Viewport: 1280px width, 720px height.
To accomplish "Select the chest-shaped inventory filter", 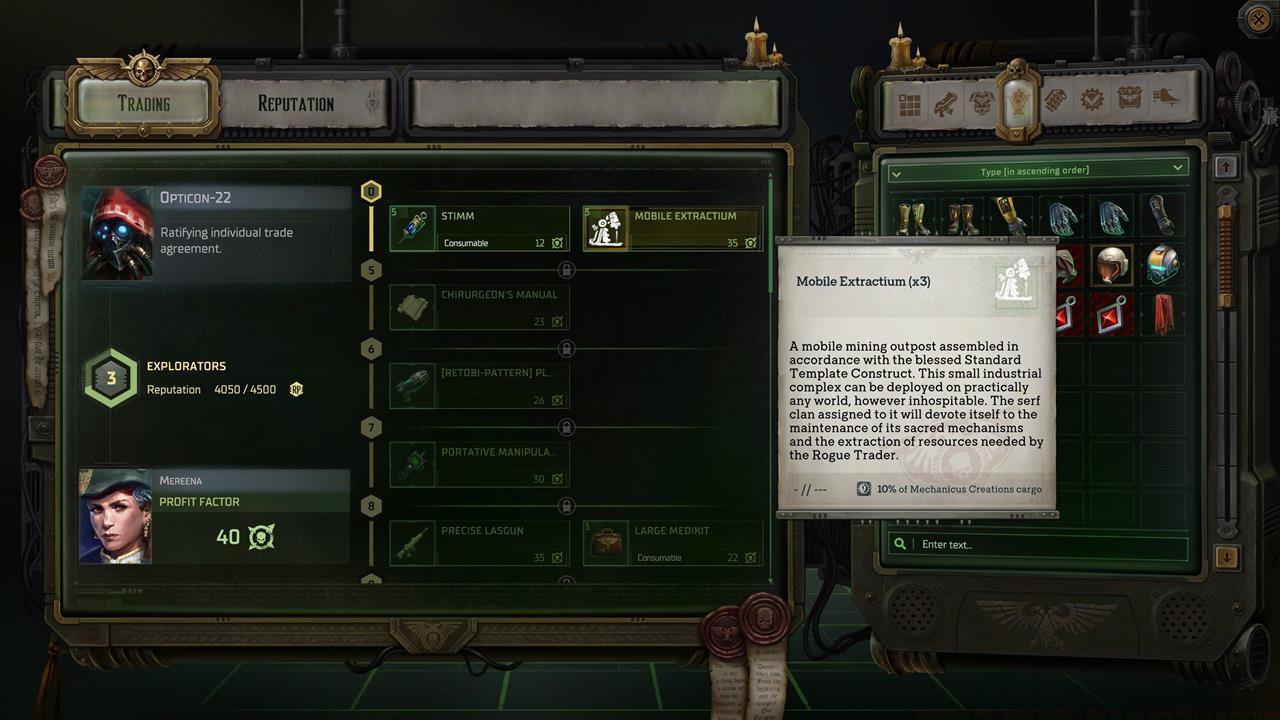I will coord(1130,99).
